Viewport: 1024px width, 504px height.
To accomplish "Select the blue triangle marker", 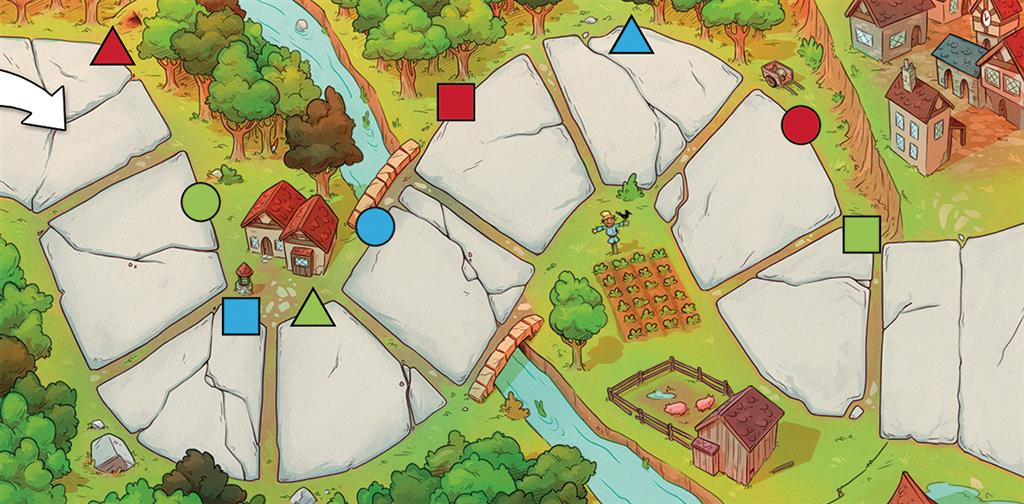I will (x=631, y=37).
